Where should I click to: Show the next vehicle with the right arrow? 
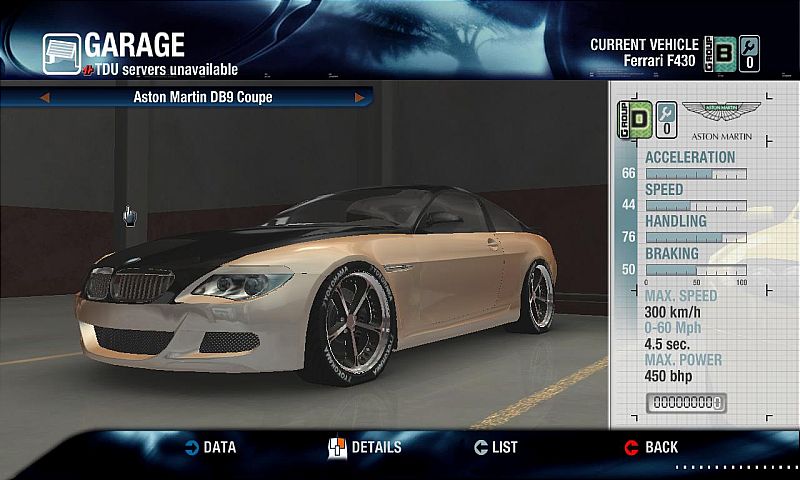(359, 98)
